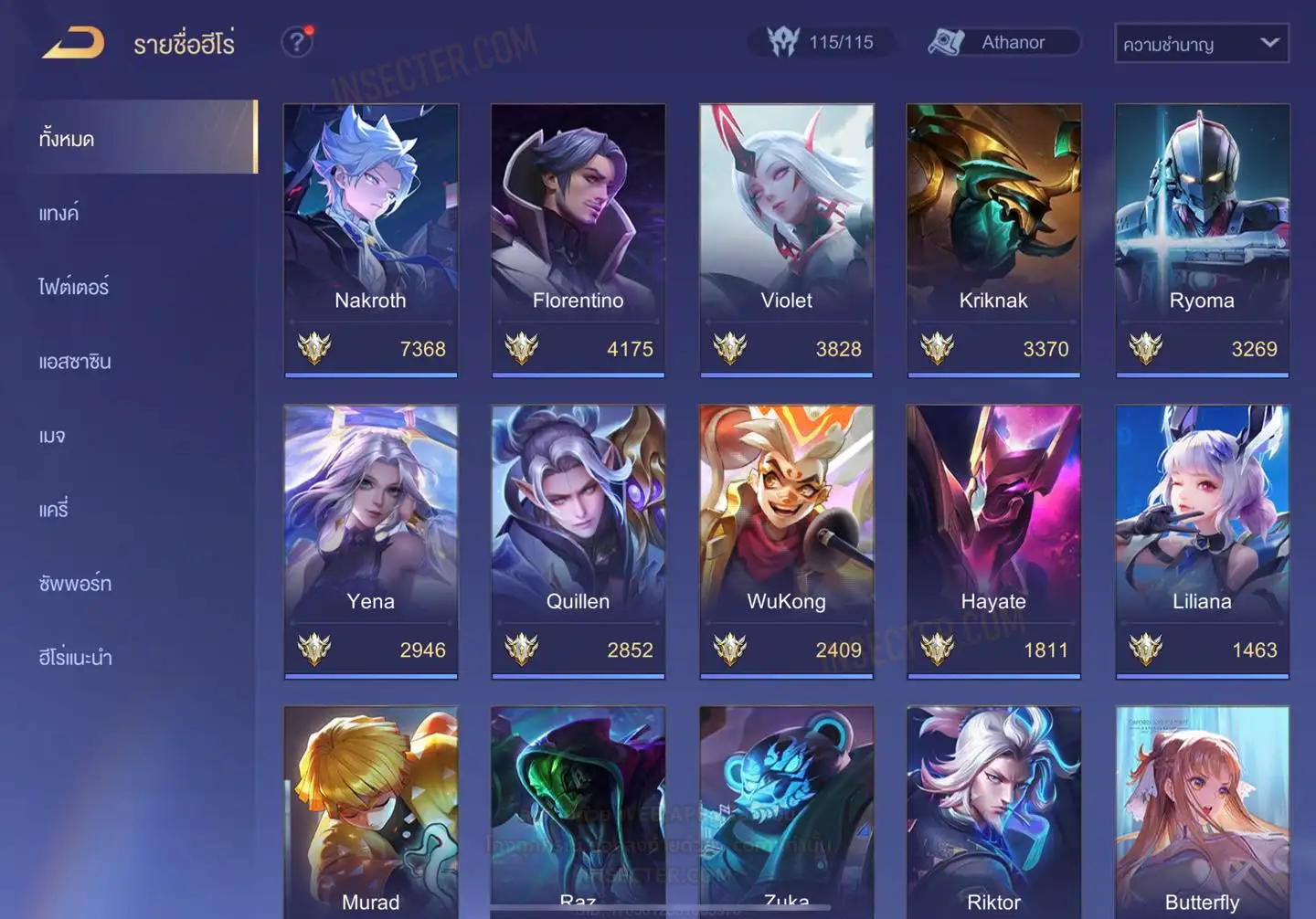The width and height of the screenshot is (1316, 919).
Task: Select the Nakroth hero card
Action: tap(370, 239)
